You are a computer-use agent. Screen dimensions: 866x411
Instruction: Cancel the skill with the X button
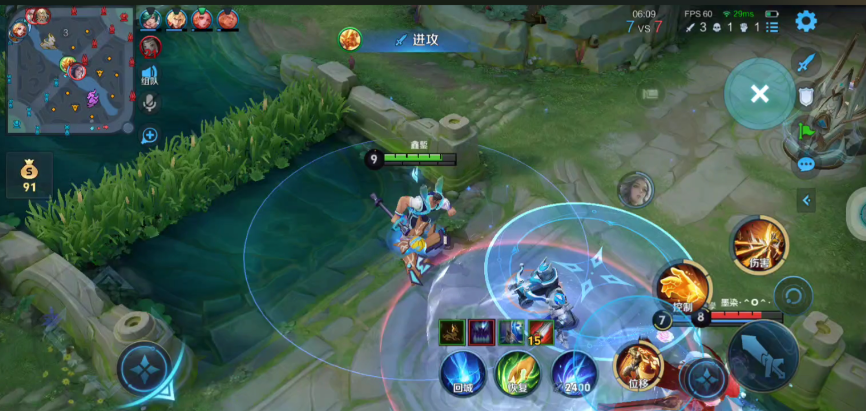759,93
